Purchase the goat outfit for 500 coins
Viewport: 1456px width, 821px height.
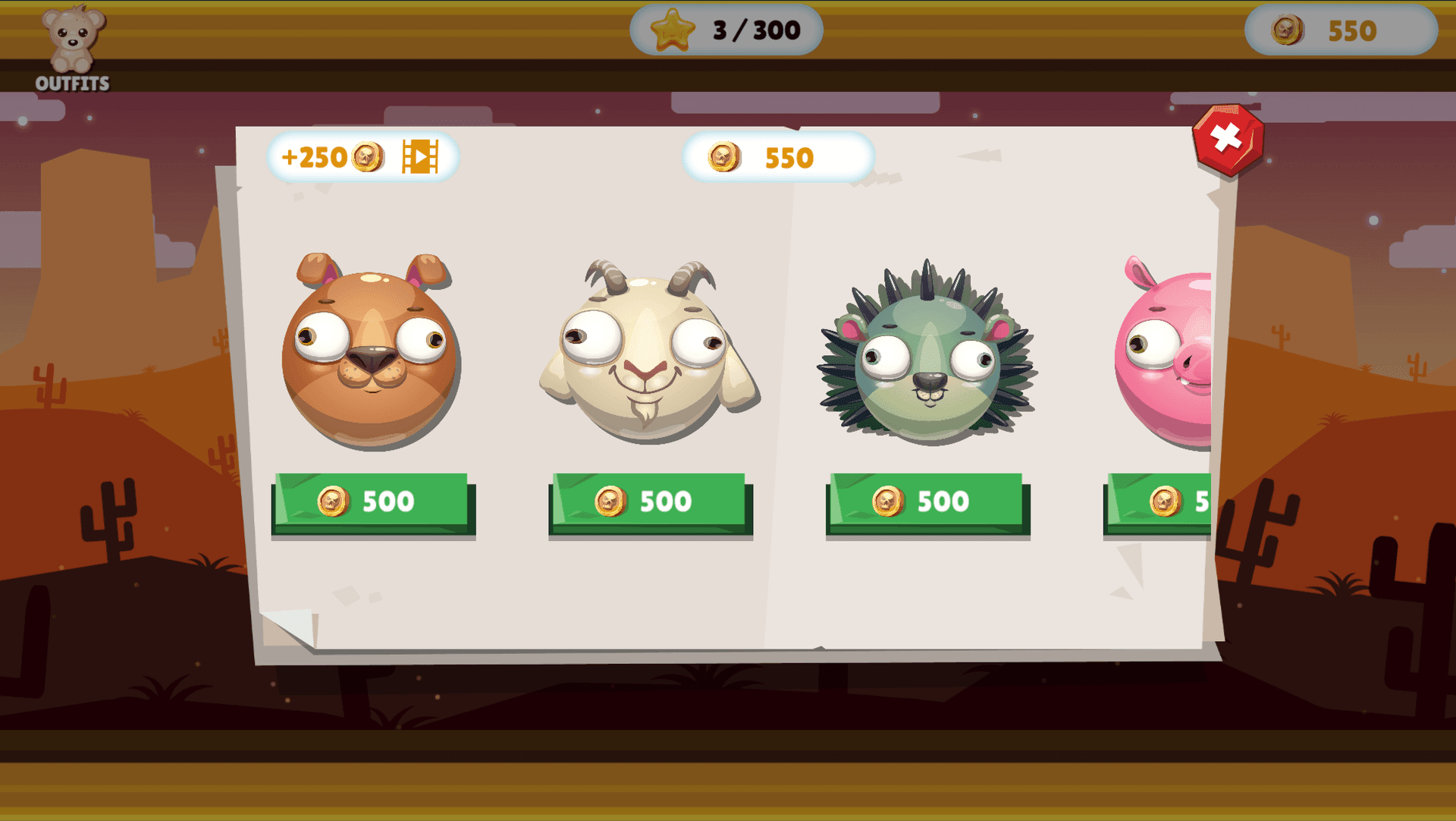pyautogui.click(x=649, y=502)
